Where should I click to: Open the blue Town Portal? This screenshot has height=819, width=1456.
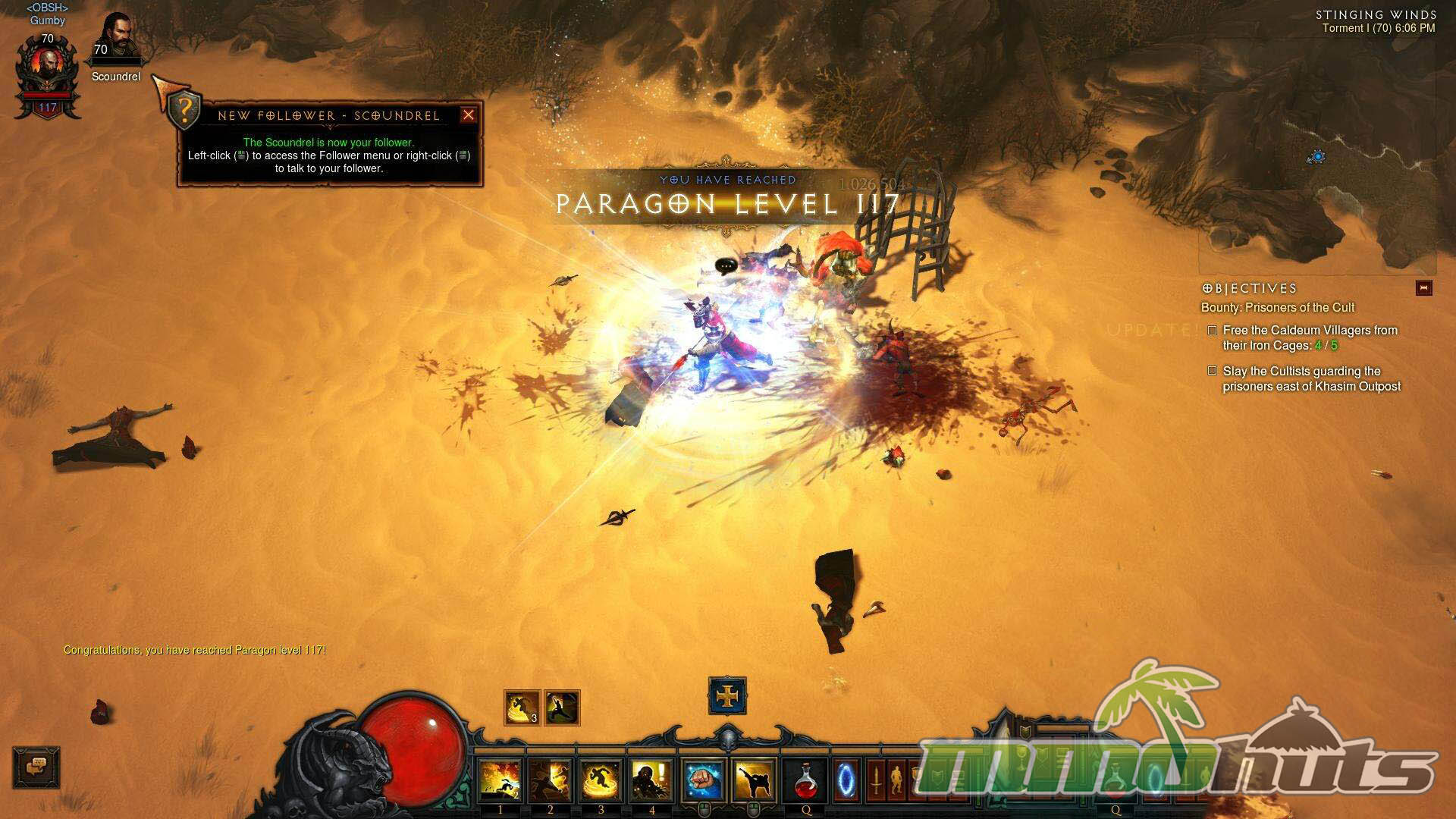(x=847, y=780)
